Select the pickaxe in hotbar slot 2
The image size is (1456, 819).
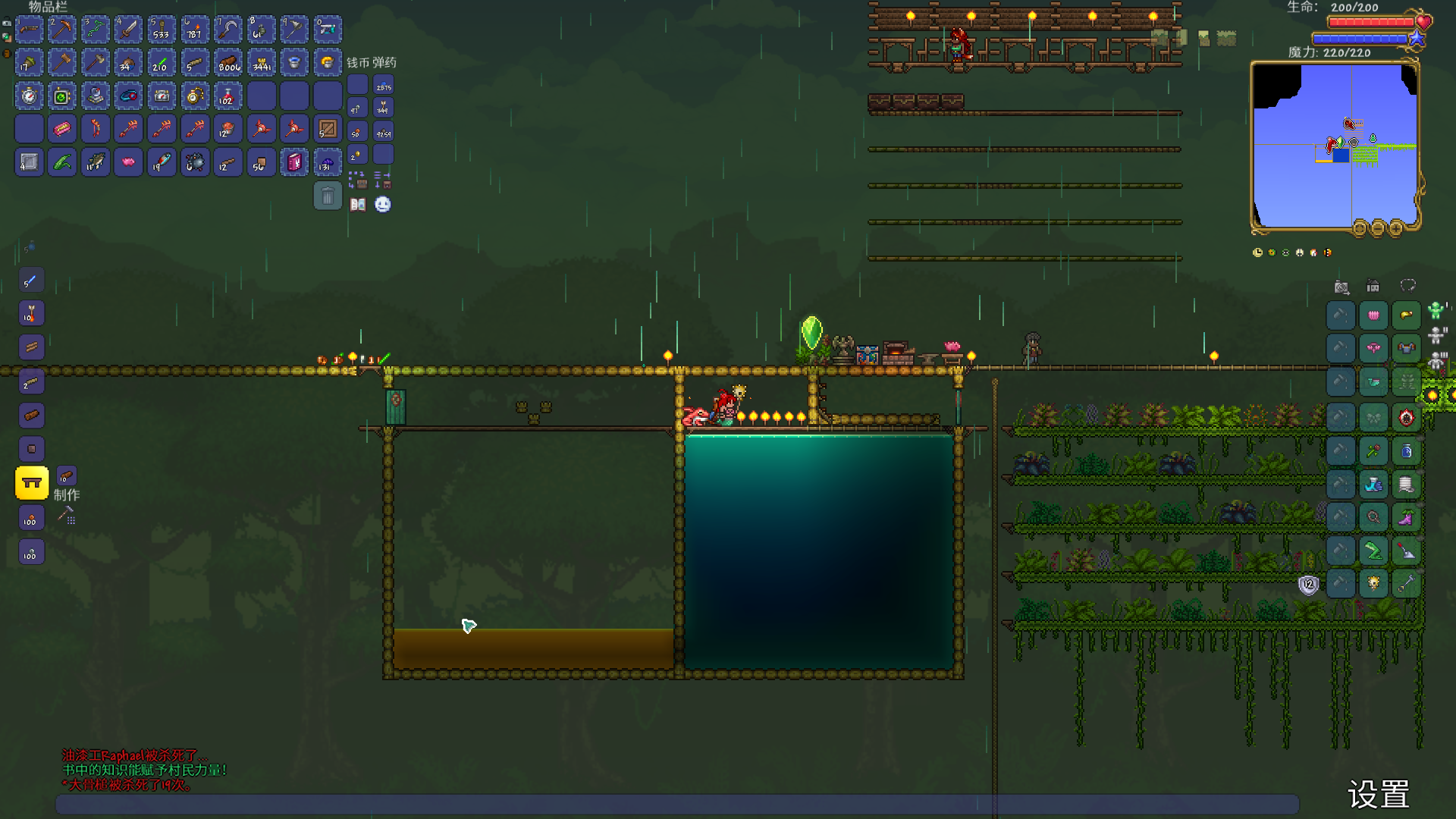coord(62,30)
